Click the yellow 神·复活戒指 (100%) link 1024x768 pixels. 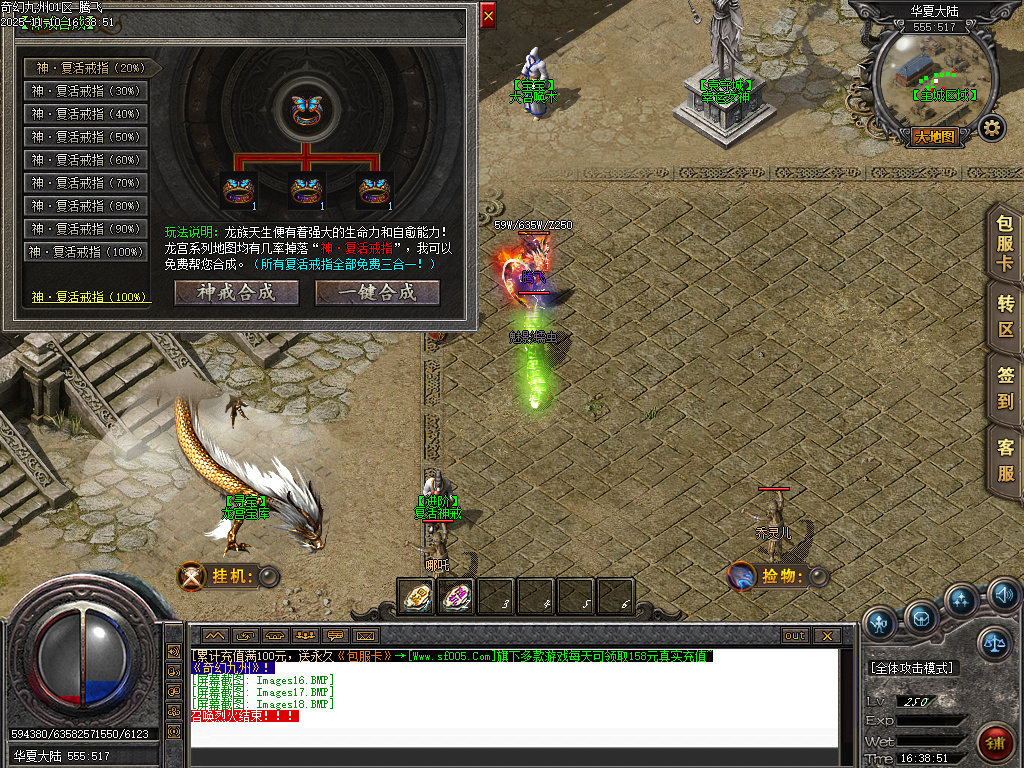point(89,297)
